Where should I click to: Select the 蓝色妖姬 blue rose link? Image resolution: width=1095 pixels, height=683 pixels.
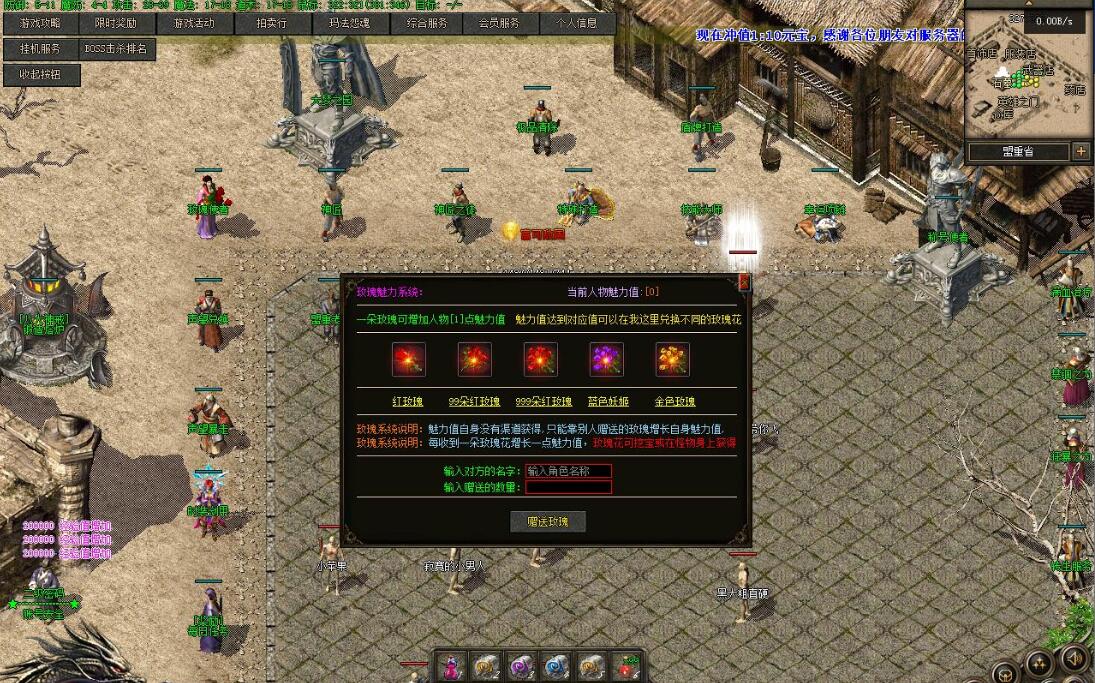point(607,402)
